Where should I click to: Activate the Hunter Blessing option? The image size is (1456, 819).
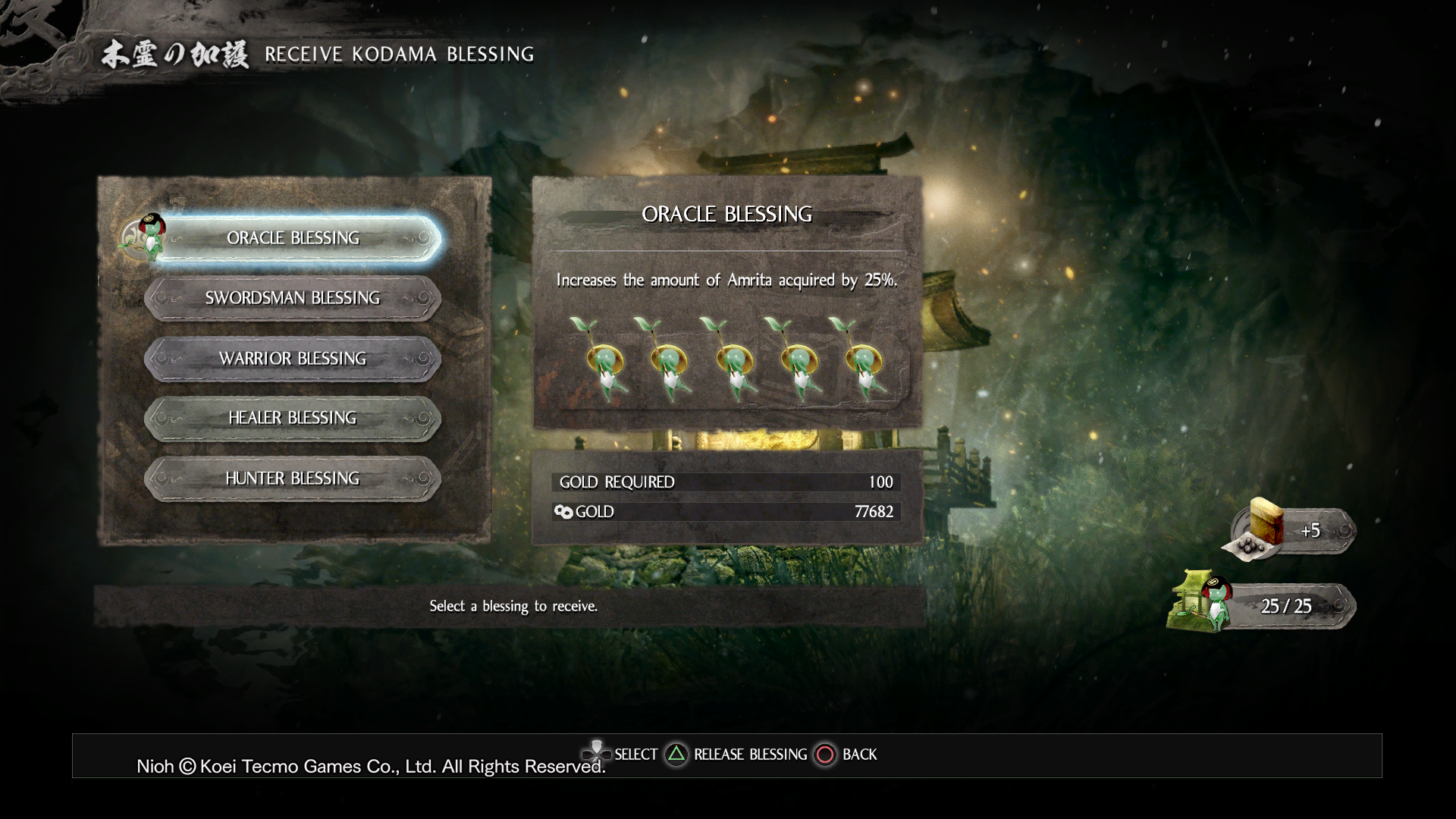tap(292, 479)
